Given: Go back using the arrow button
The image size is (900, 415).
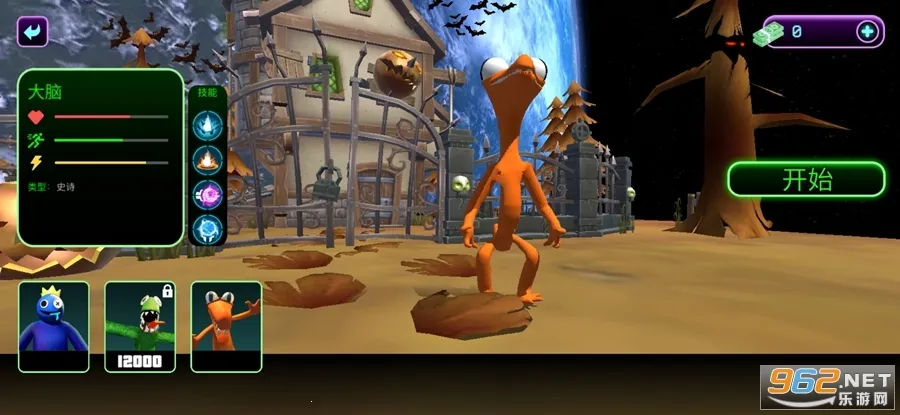Looking at the screenshot, I should pyautogui.click(x=33, y=32).
